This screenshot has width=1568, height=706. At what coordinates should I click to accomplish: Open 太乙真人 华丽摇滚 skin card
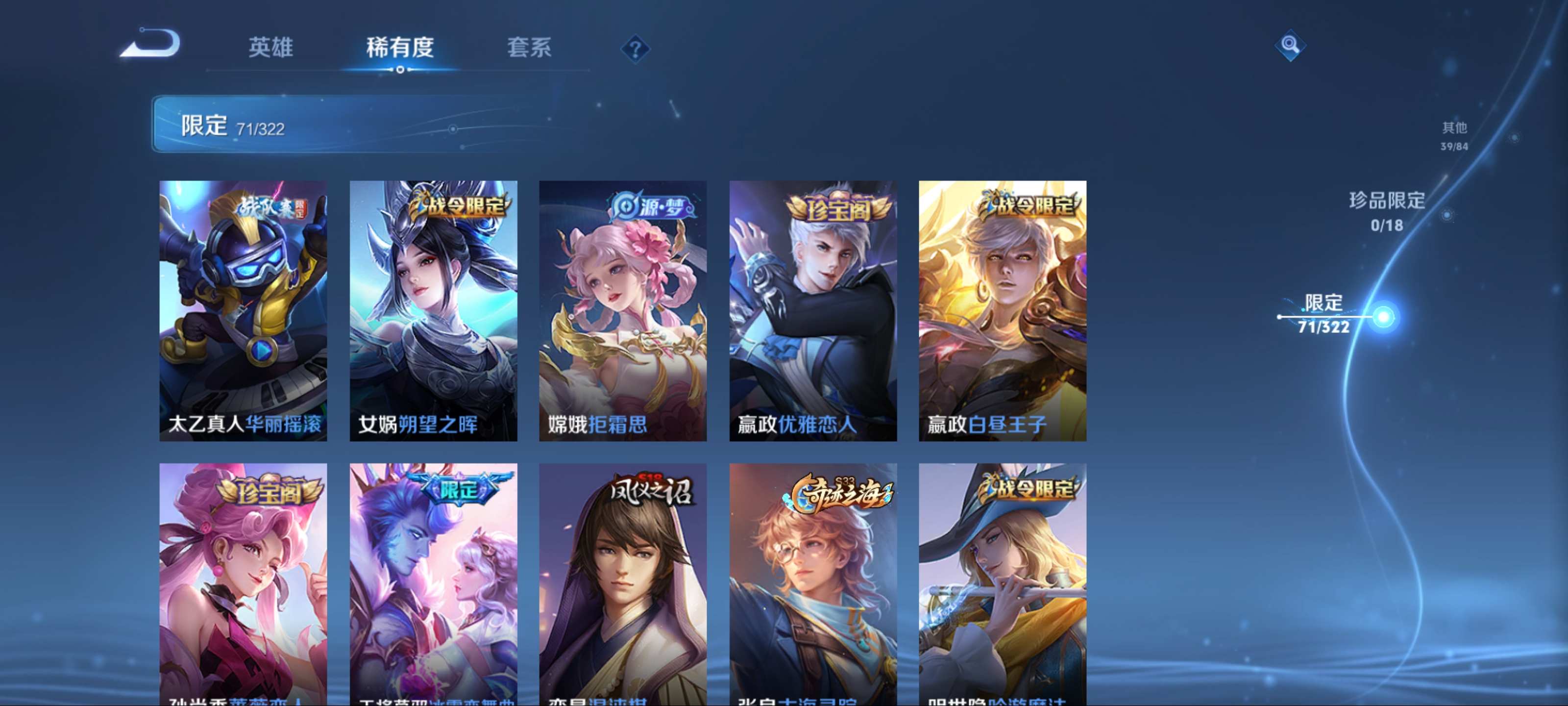click(x=243, y=311)
